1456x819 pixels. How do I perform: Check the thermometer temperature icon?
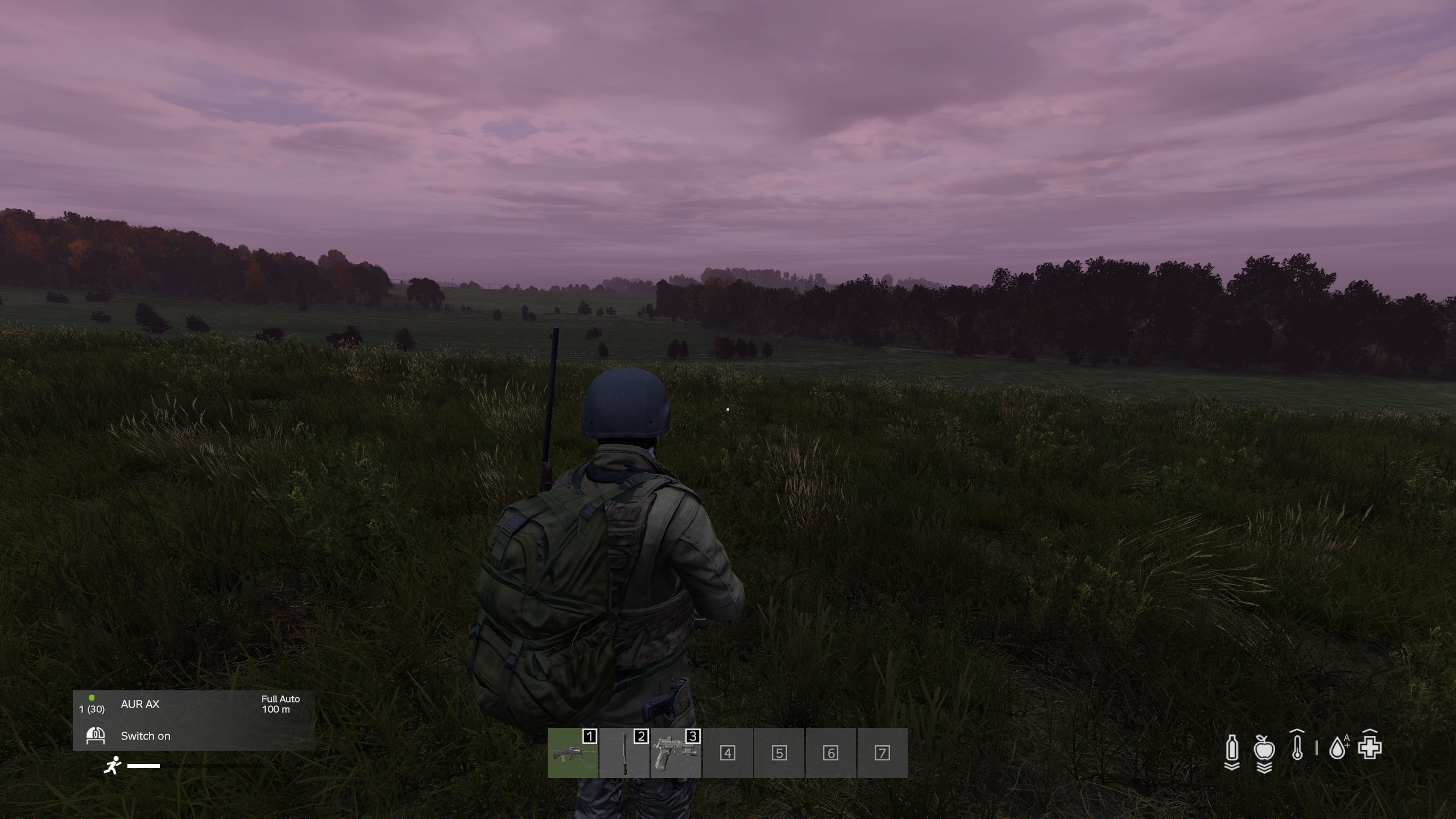1297,746
